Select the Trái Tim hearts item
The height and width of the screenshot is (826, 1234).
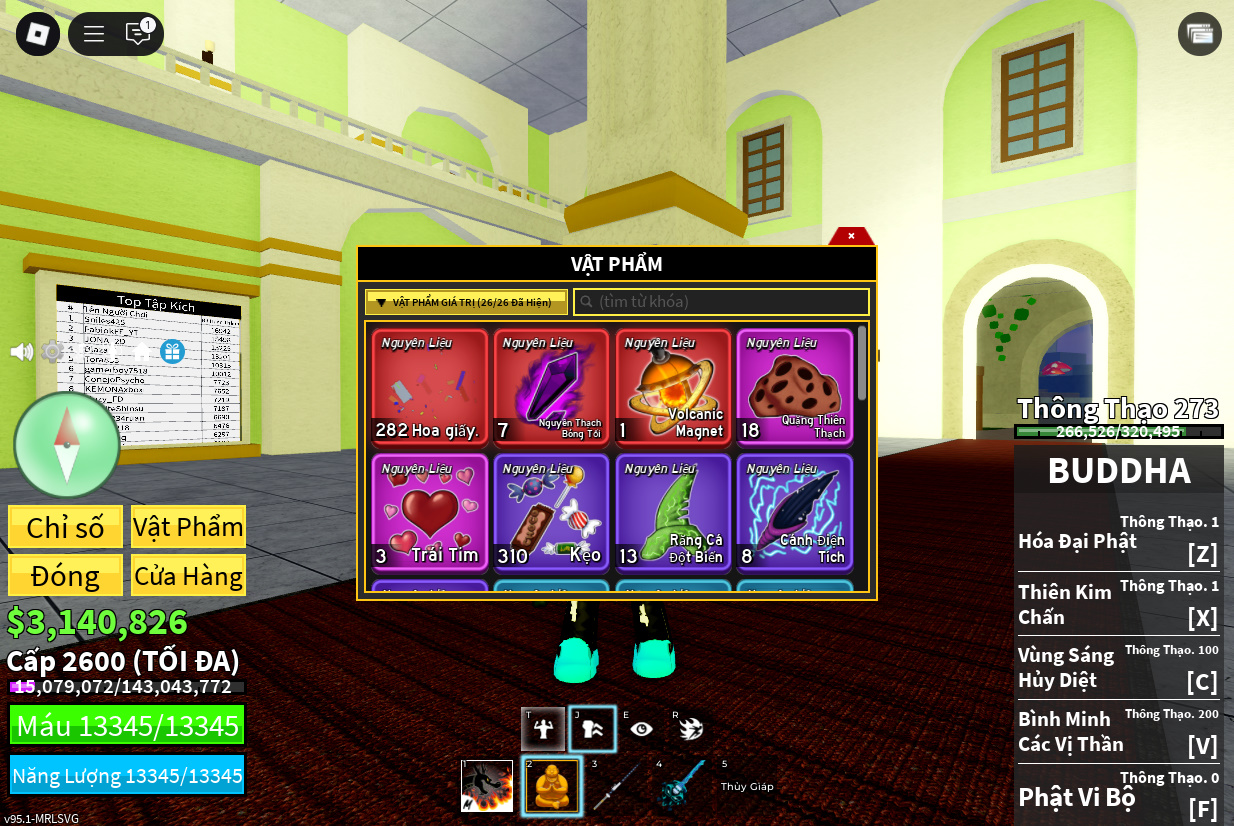(430, 512)
